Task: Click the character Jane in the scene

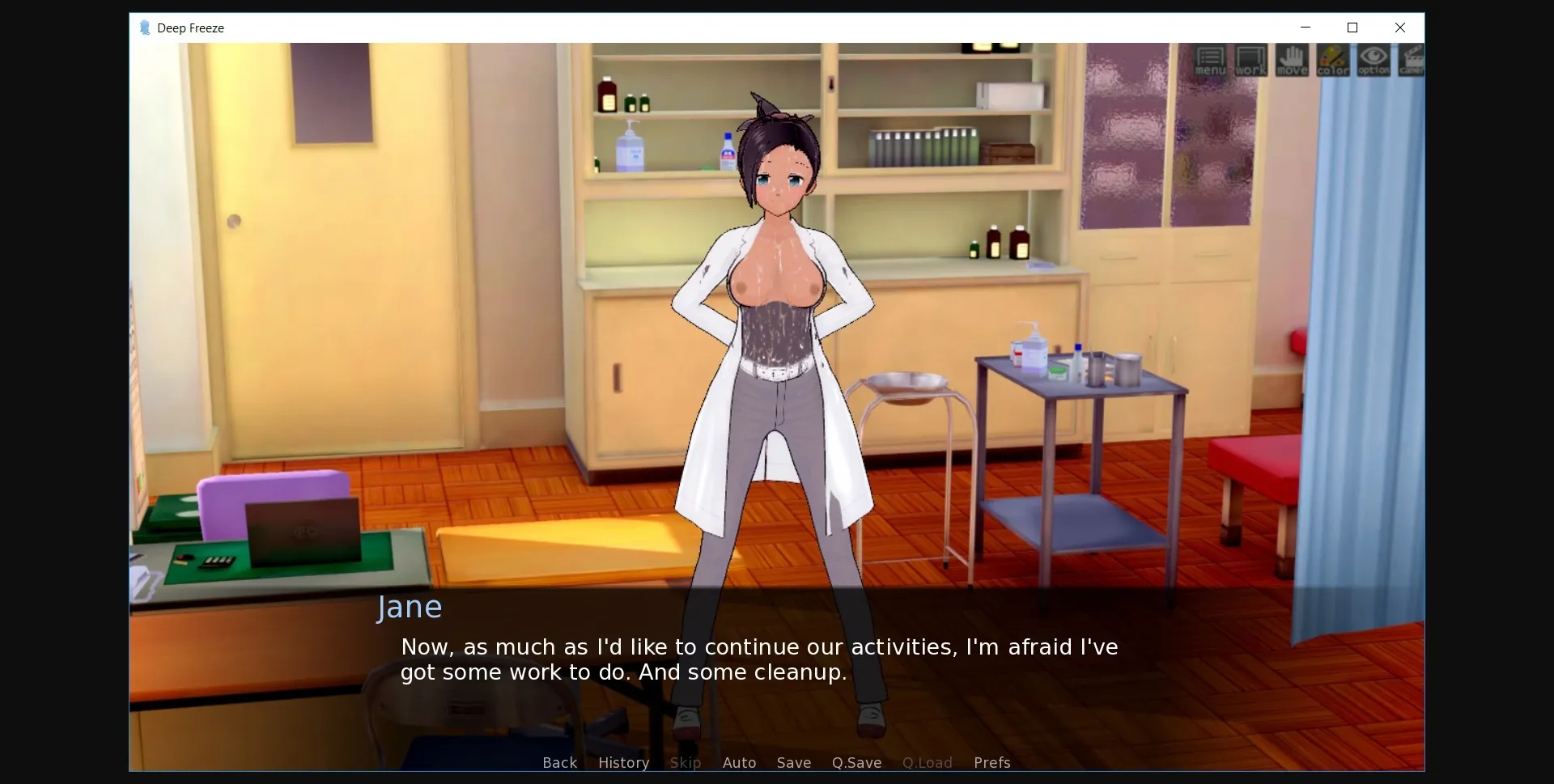Action: click(x=777, y=324)
